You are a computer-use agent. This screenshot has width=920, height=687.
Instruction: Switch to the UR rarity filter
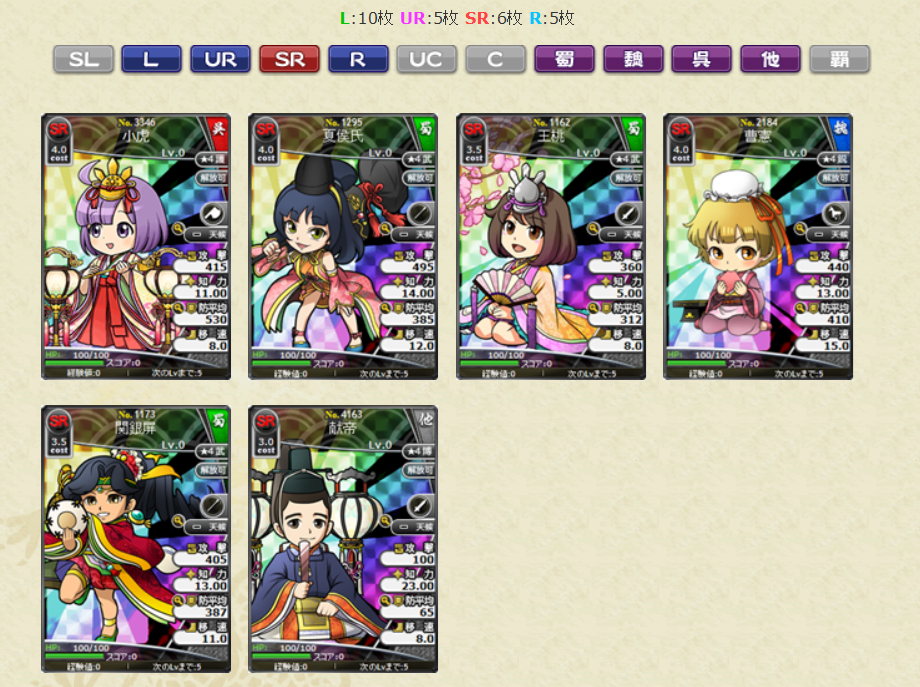[220, 59]
